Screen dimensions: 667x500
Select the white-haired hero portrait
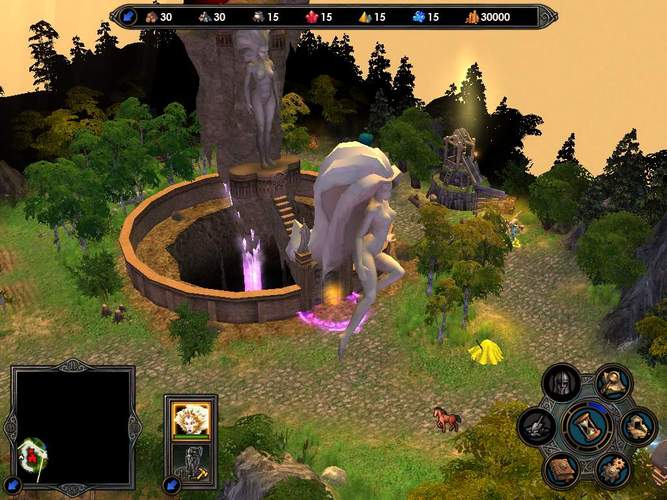(191, 418)
